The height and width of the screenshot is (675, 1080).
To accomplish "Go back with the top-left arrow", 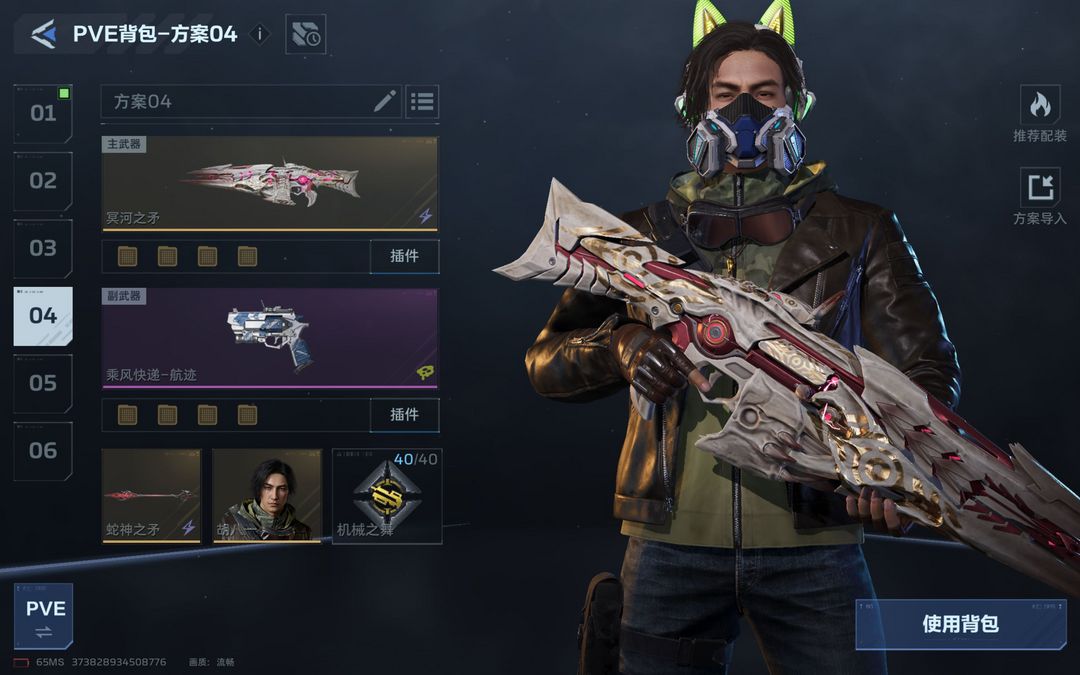I will point(43,35).
